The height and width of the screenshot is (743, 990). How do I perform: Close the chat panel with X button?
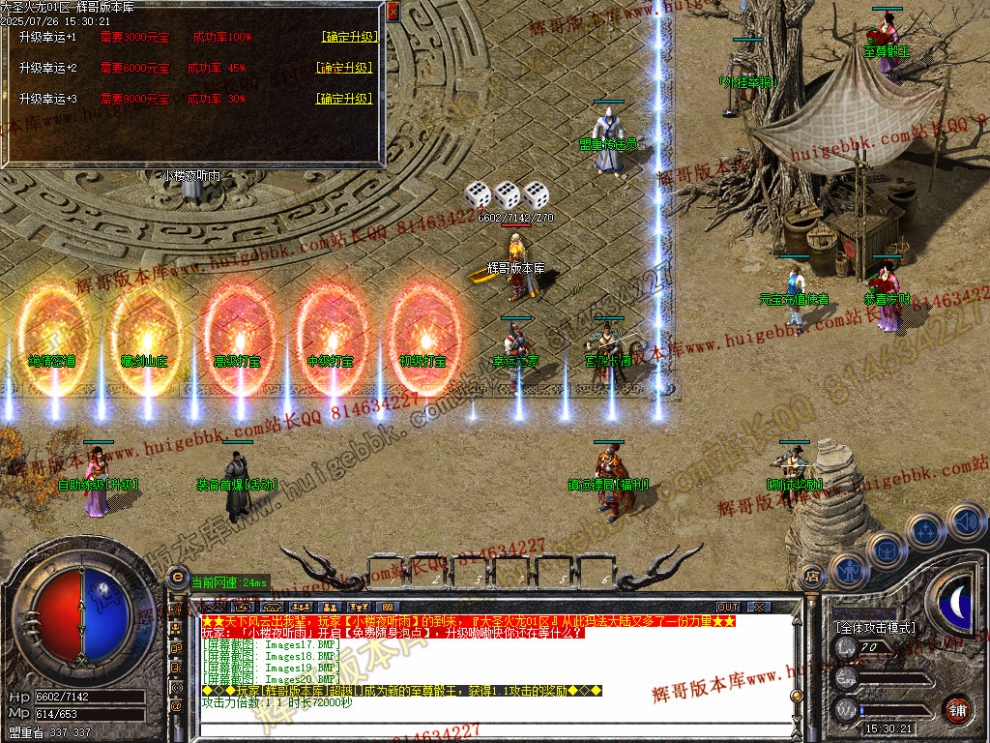click(x=759, y=607)
